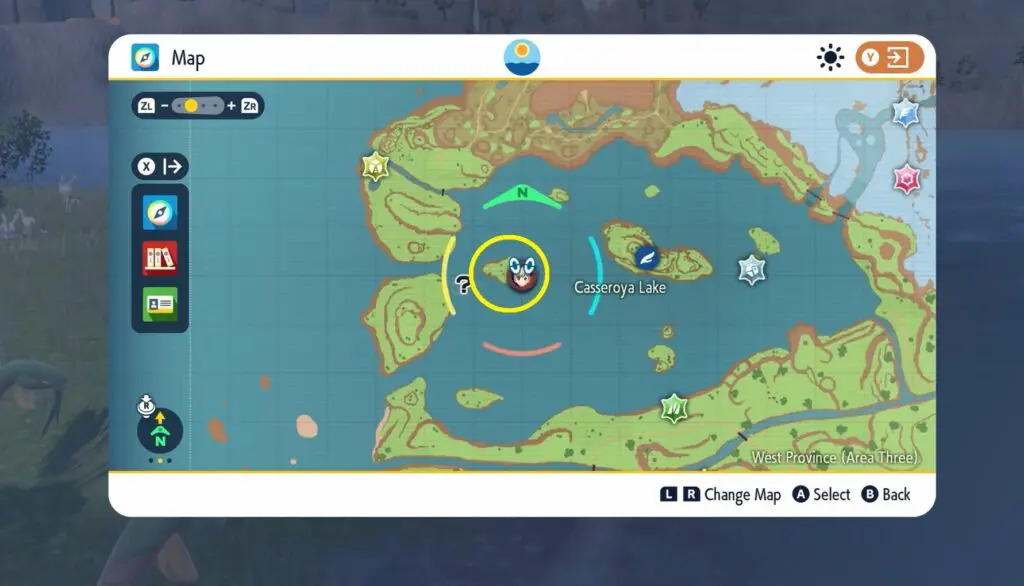Click the question mark map marker
Image resolution: width=1024 pixels, height=586 pixels.
pos(462,284)
